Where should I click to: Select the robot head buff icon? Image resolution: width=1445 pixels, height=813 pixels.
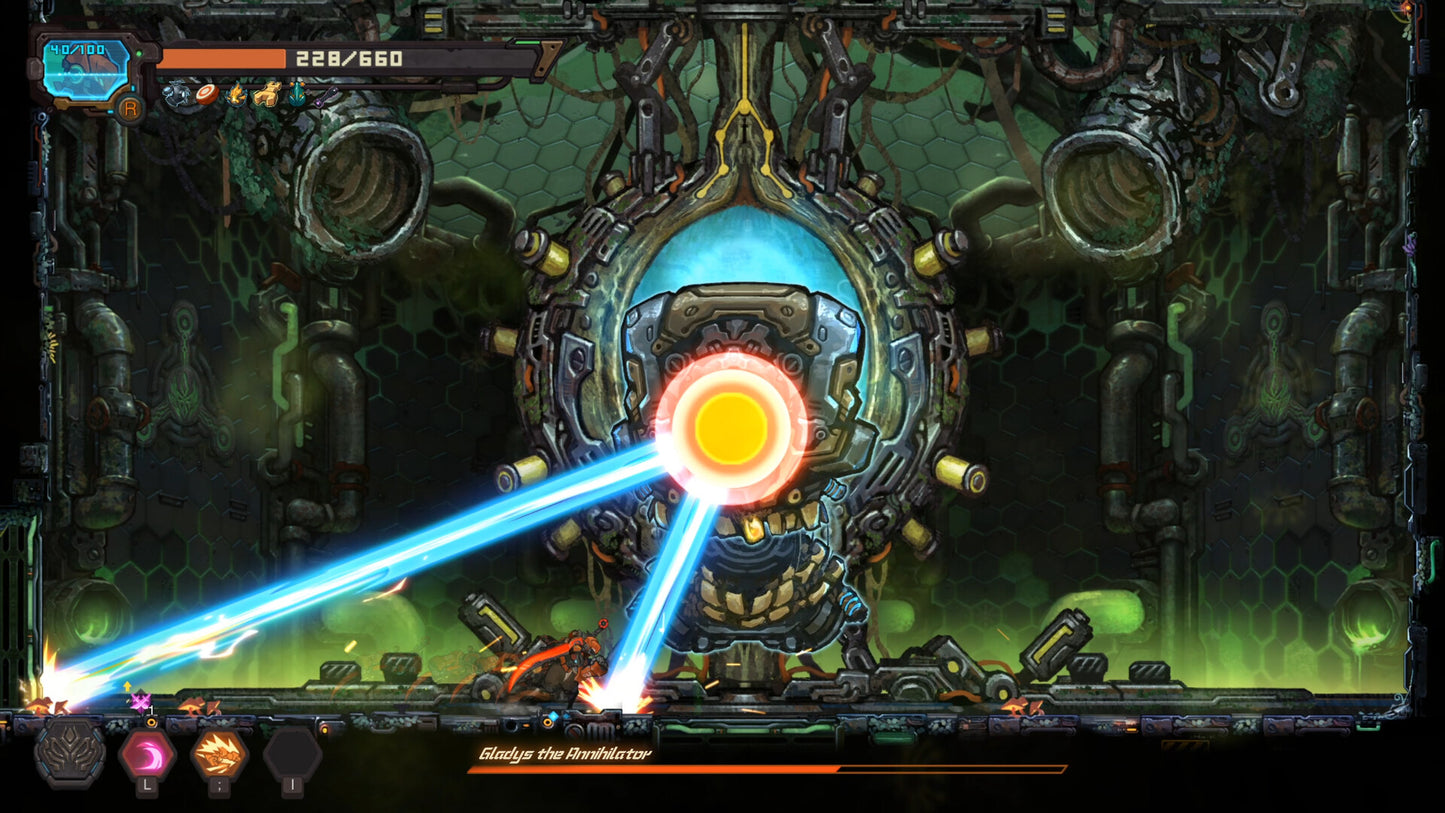click(x=177, y=93)
